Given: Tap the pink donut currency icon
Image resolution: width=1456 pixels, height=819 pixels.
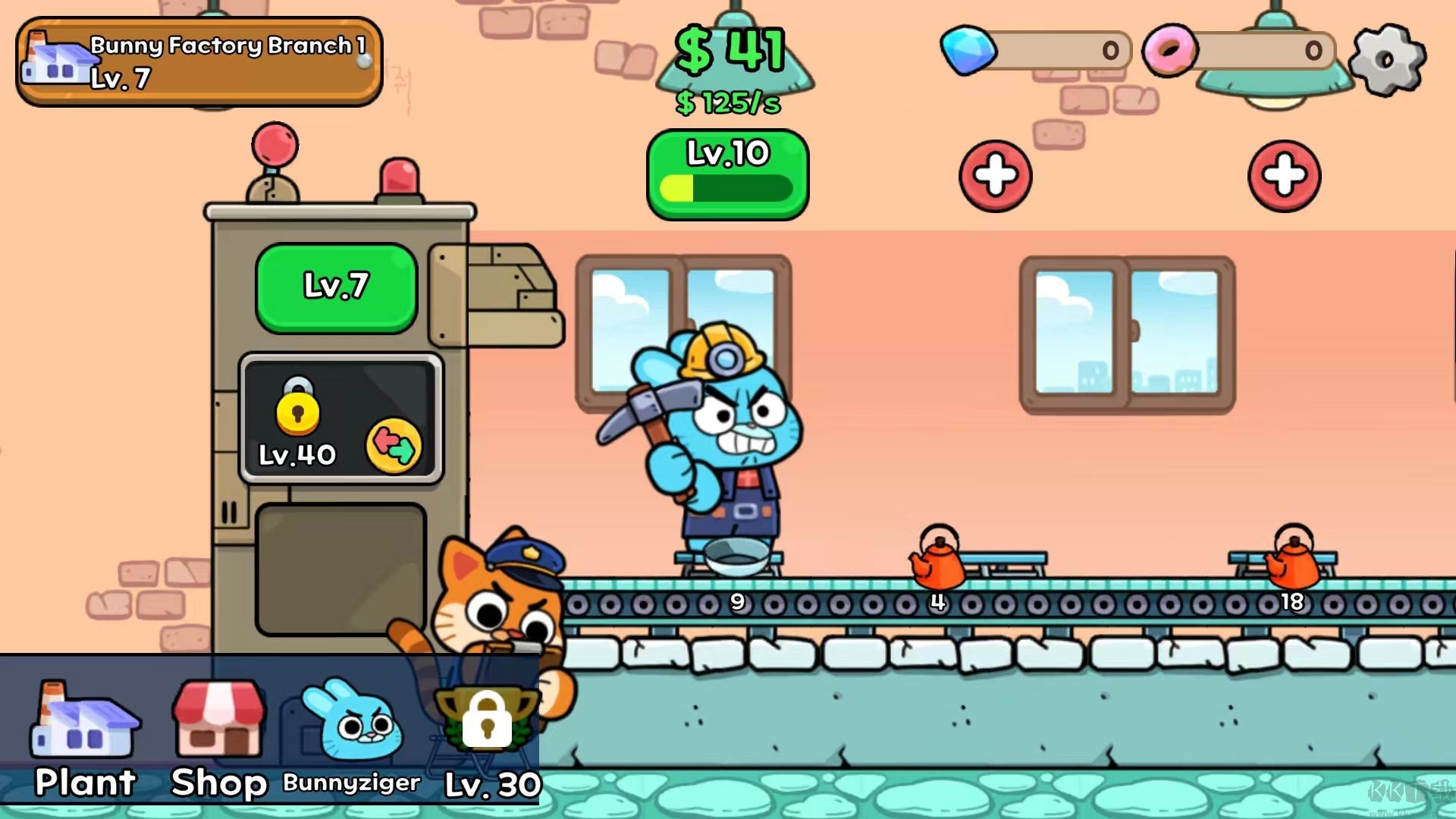Looking at the screenshot, I should click(1172, 50).
